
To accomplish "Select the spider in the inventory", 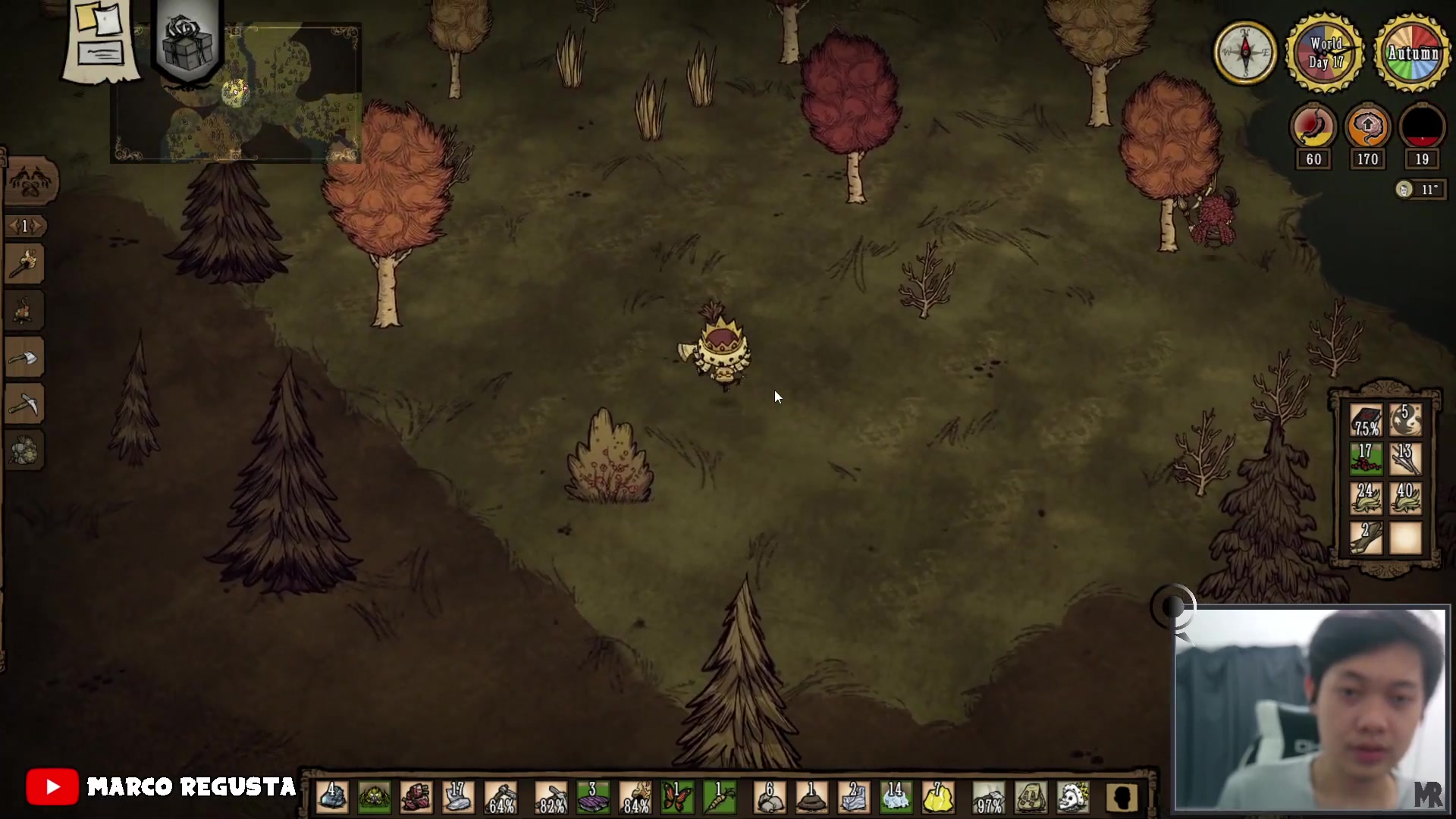I will (374, 798).
